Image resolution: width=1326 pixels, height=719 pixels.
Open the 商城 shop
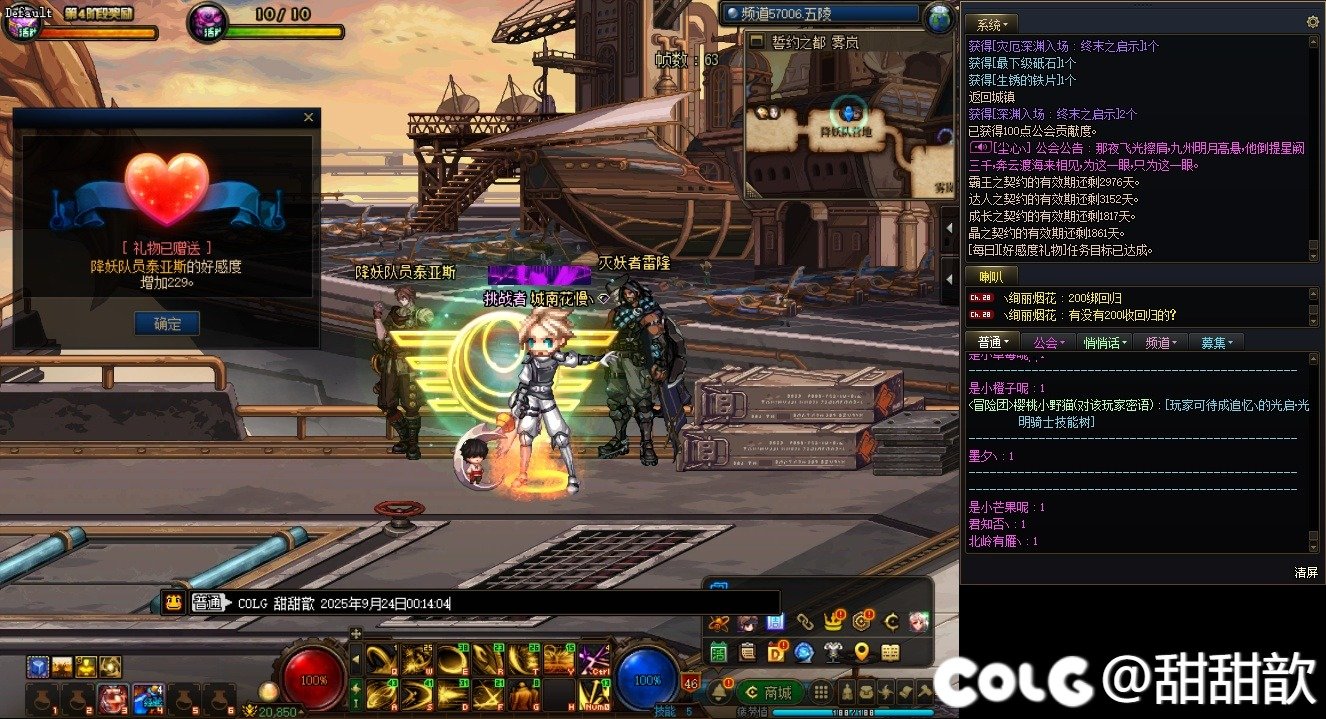769,692
